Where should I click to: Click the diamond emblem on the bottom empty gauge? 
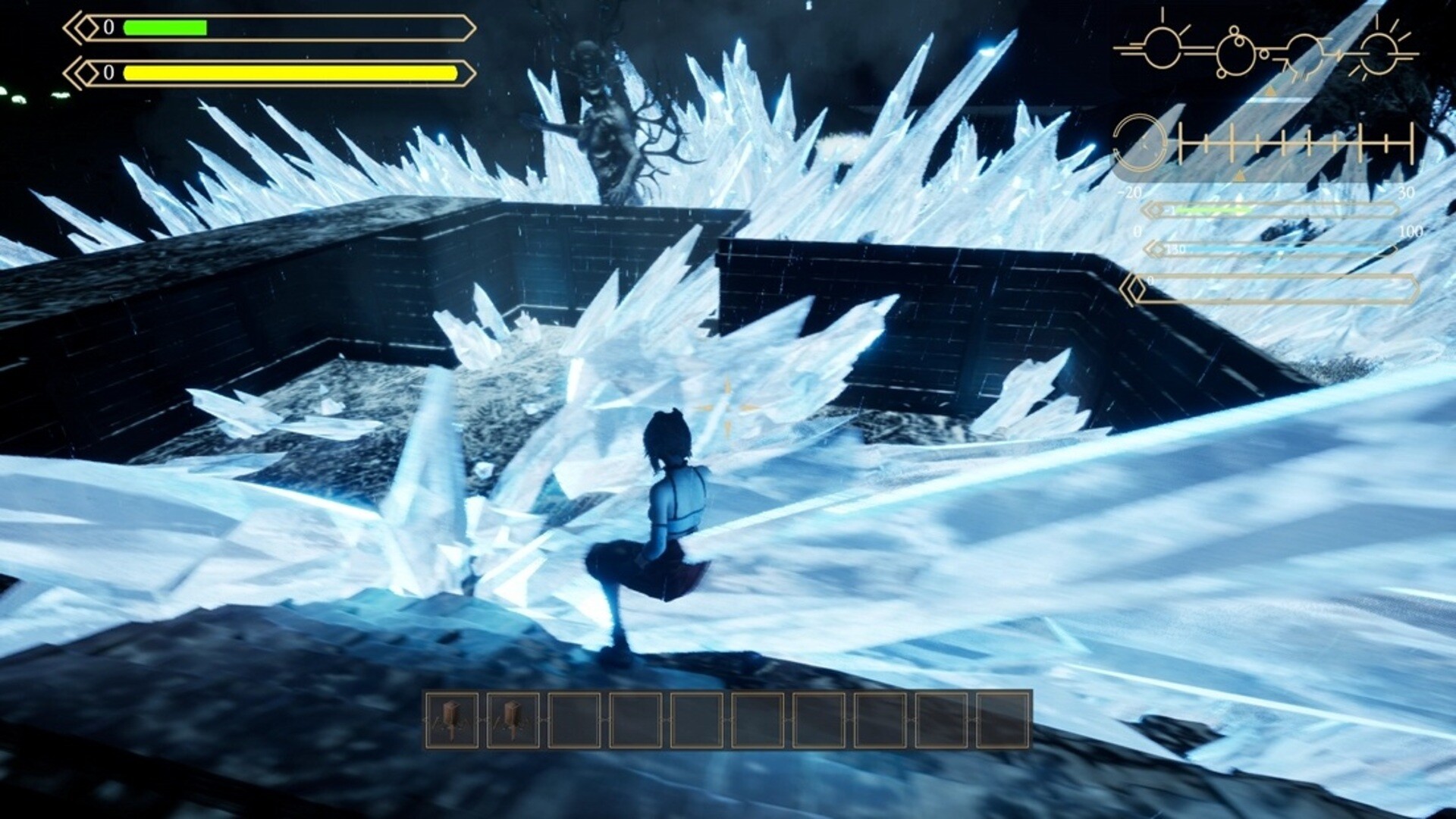(x=1133, y=287)
